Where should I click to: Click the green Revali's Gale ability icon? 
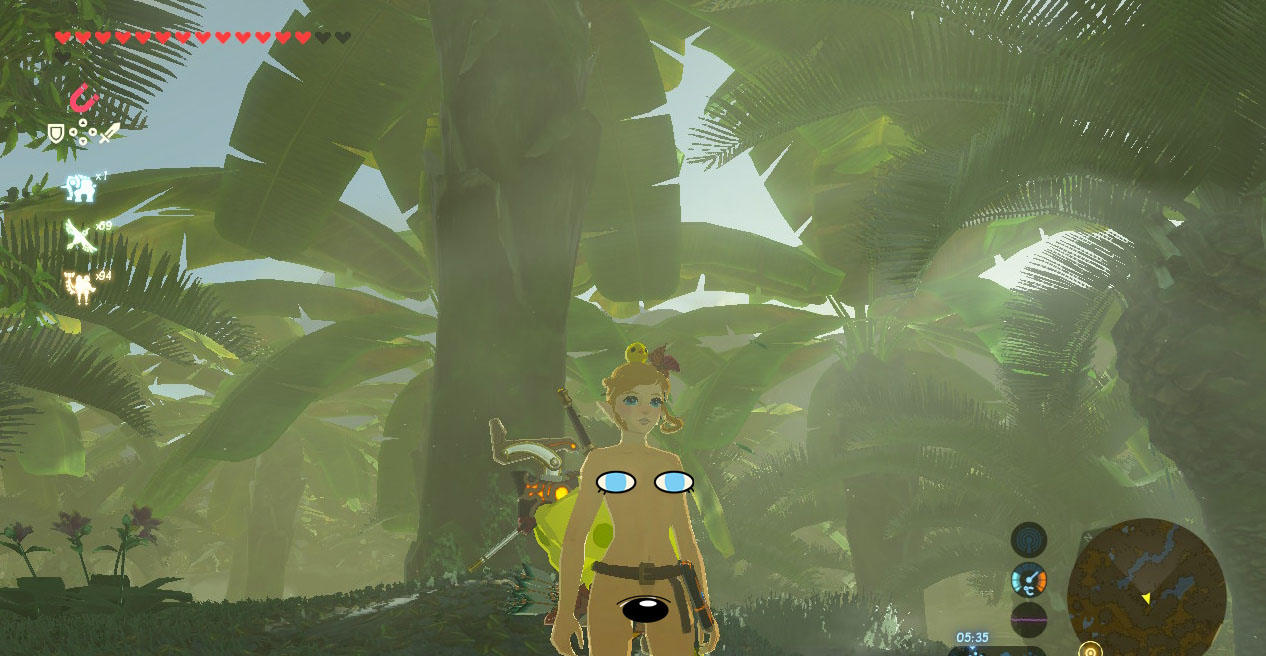coord(79,236)
